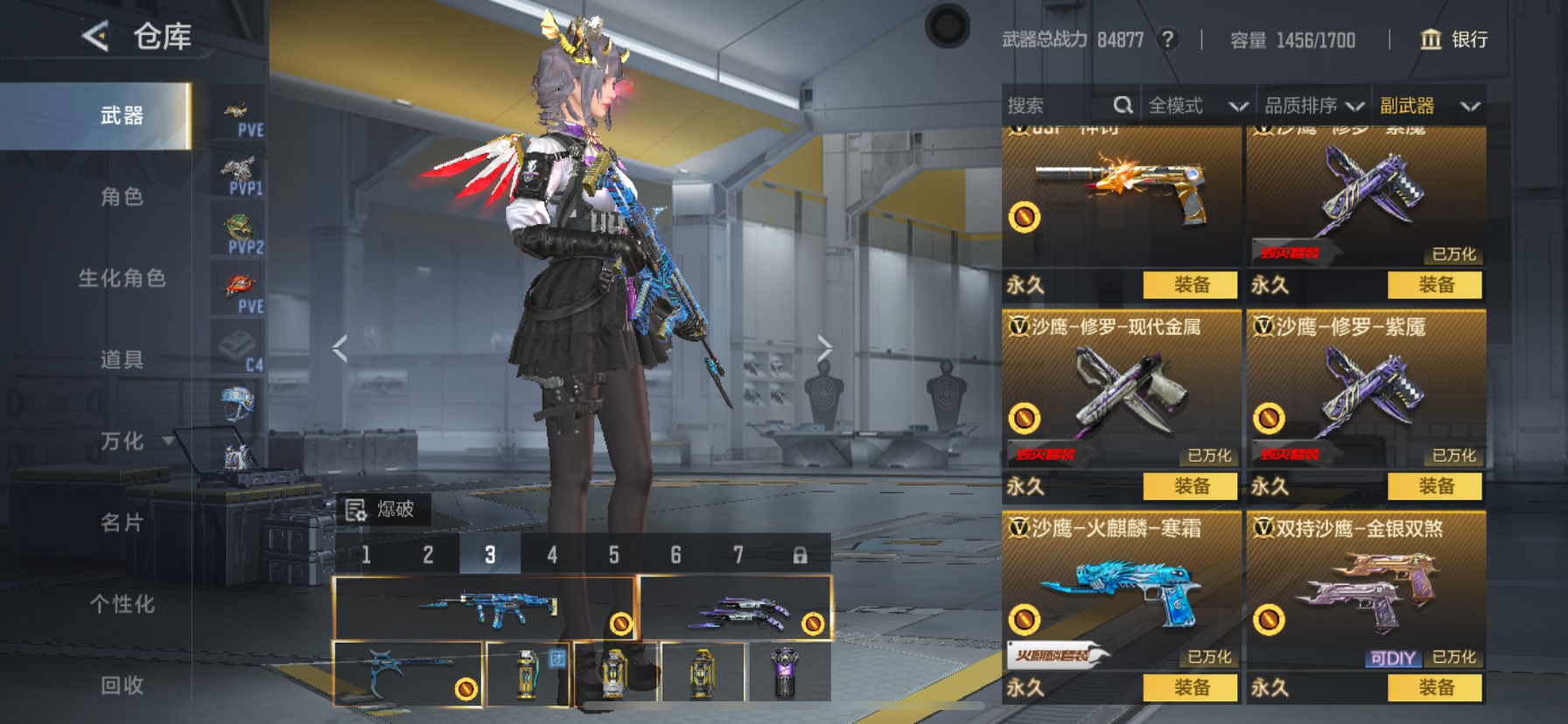
Task: Switch to the 角色 category
Action: pyautogui.click(x=122, y=197)
